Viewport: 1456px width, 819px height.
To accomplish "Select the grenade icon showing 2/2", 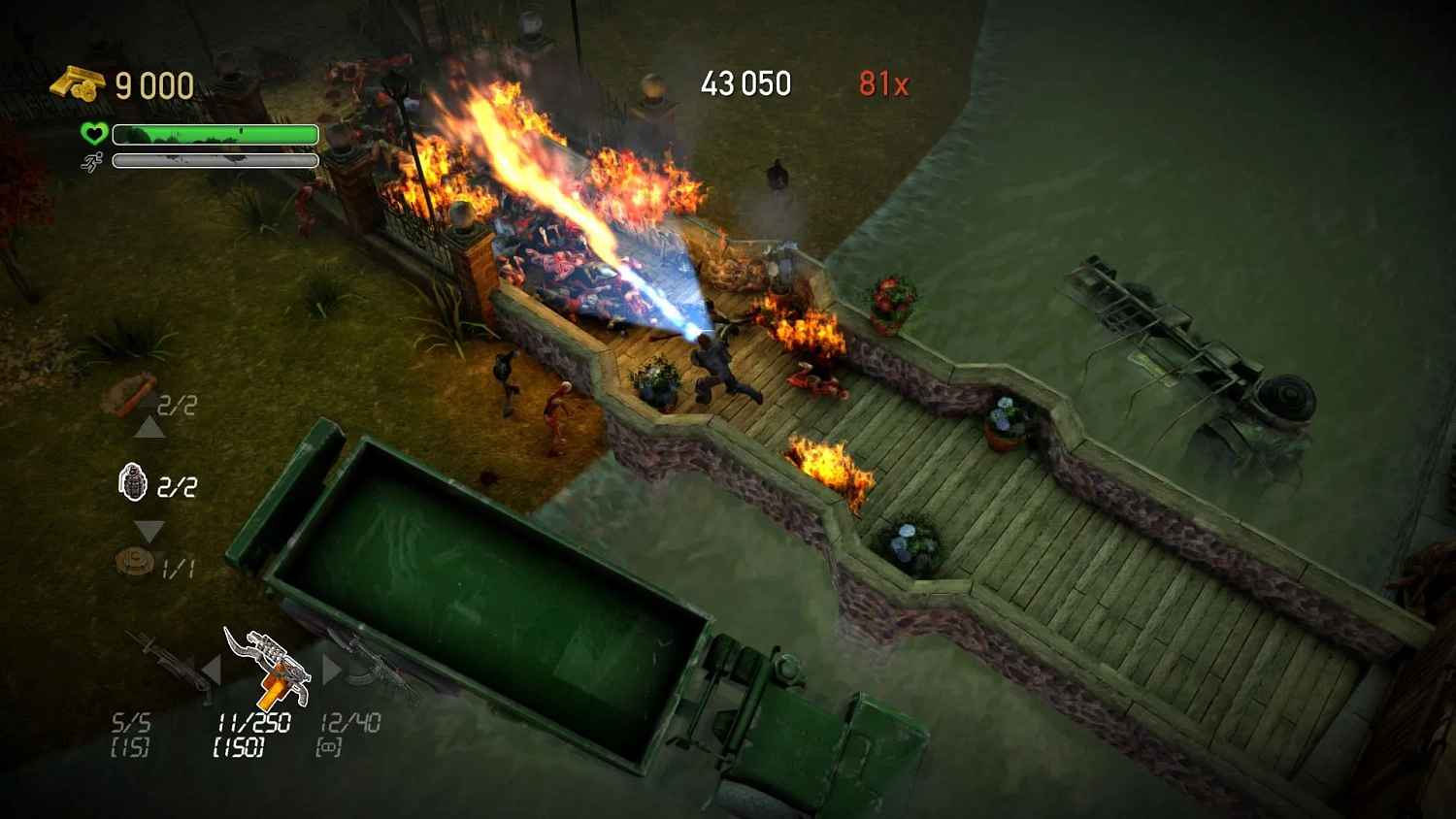I will point(134,482).
